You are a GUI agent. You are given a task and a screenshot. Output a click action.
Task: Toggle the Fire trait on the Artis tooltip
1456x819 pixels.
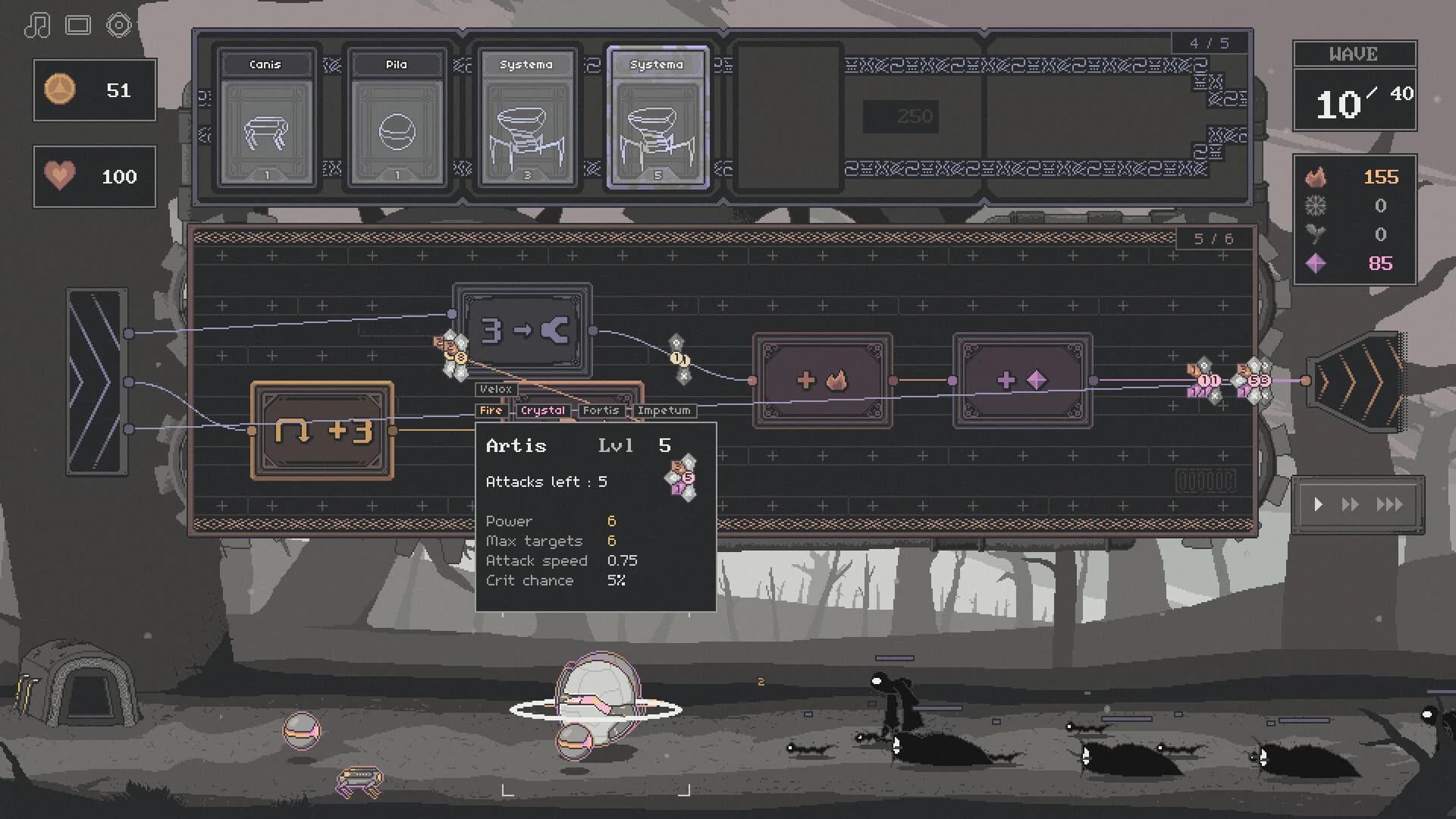click(x=491, y=410)
